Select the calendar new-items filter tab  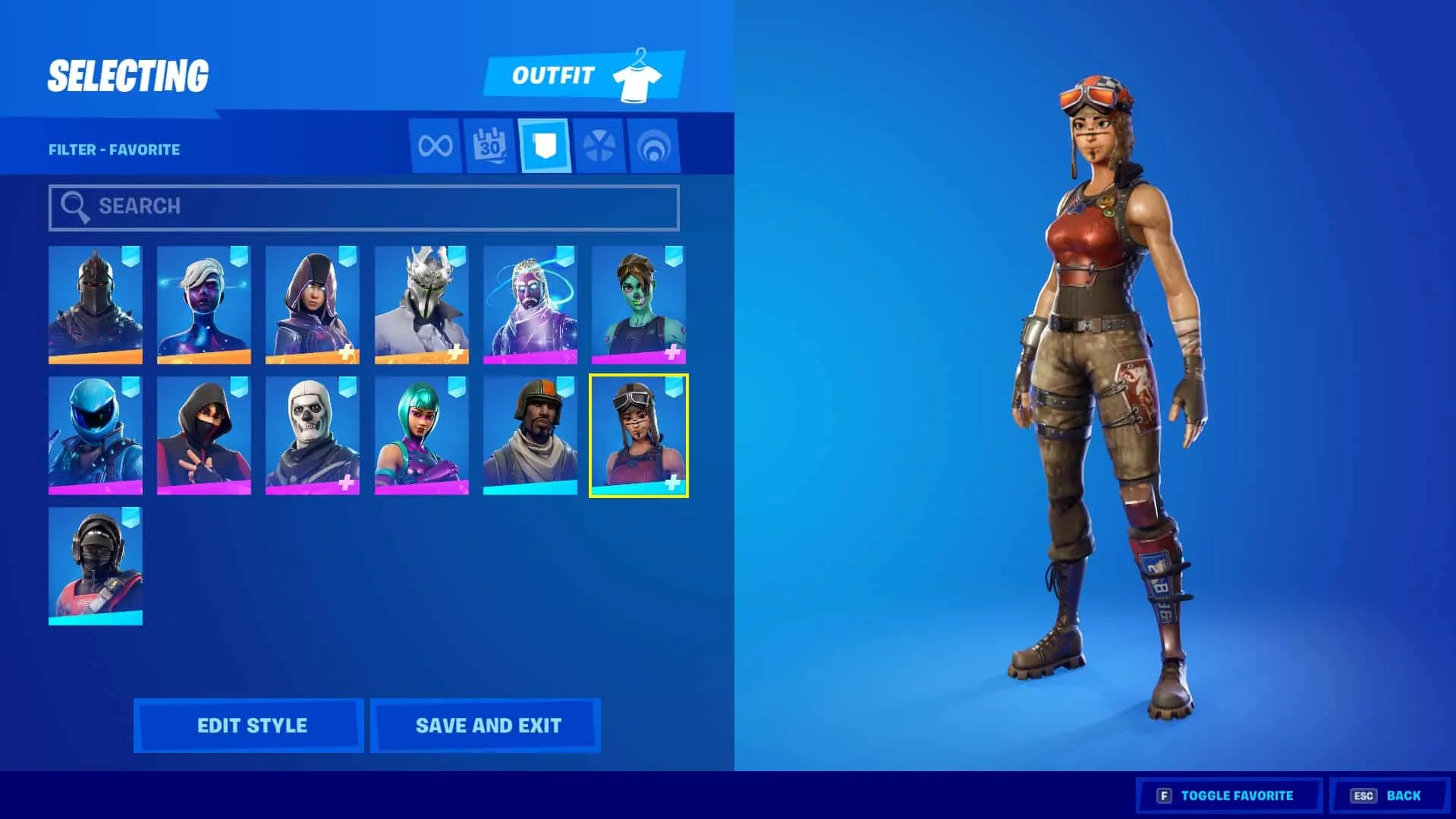click(489, 146)
